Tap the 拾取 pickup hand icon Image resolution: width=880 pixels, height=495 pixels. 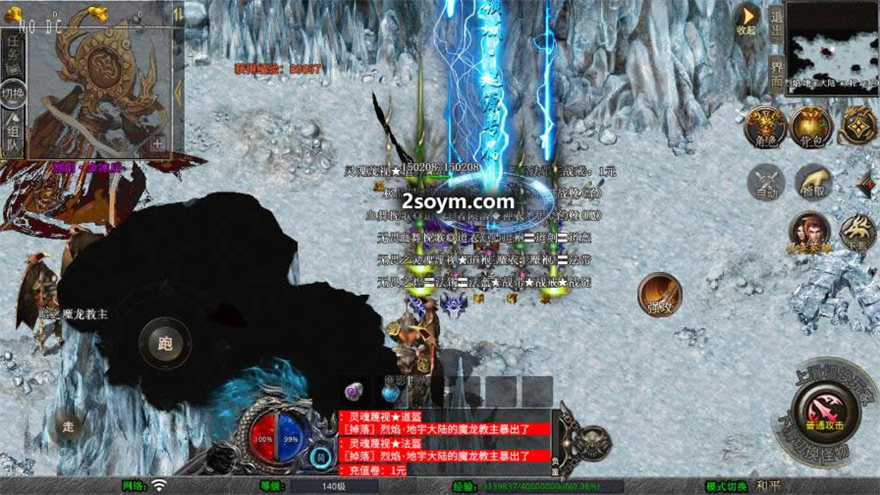(813, 182)
